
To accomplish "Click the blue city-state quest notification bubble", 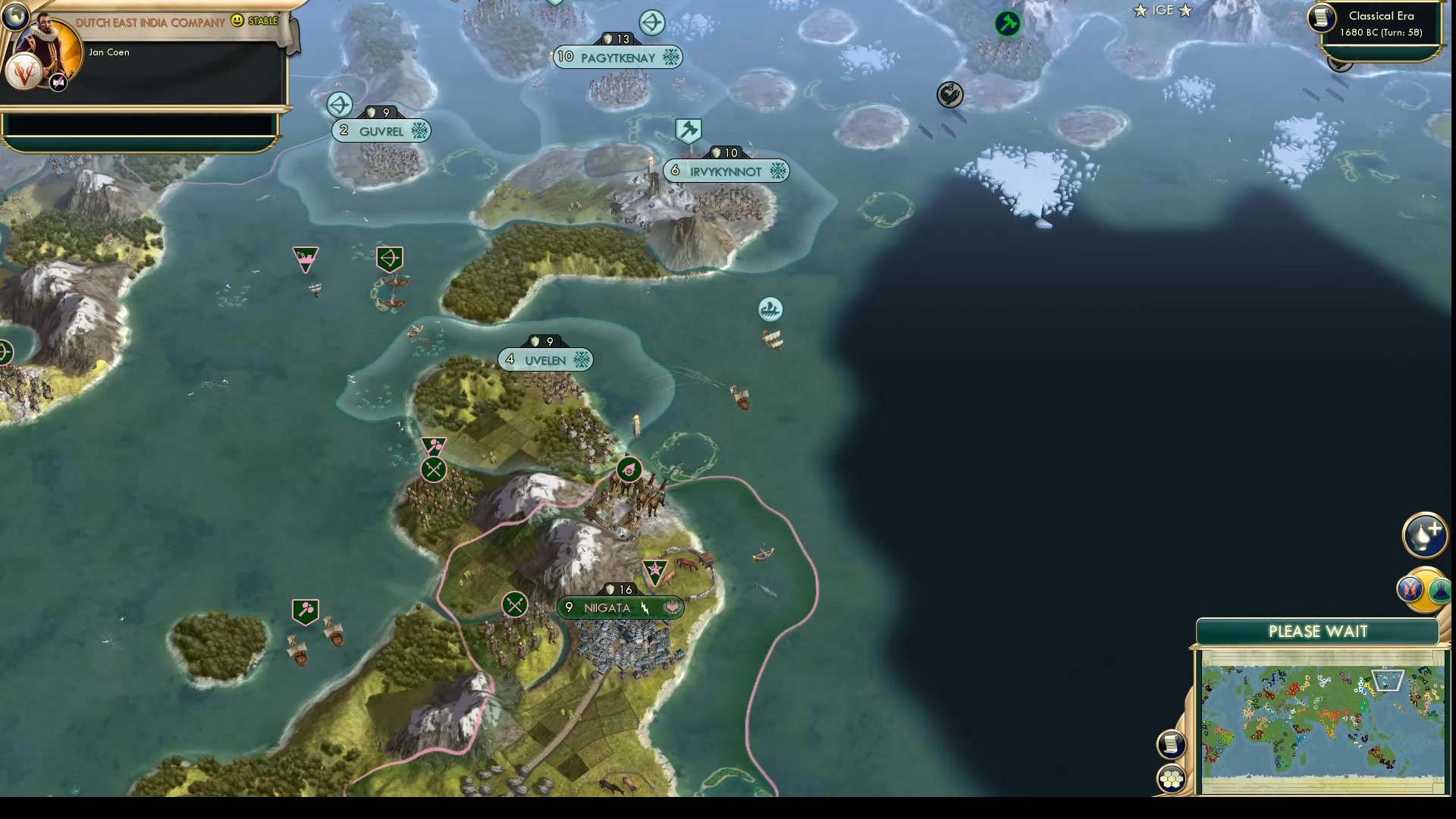I will 651,23.
